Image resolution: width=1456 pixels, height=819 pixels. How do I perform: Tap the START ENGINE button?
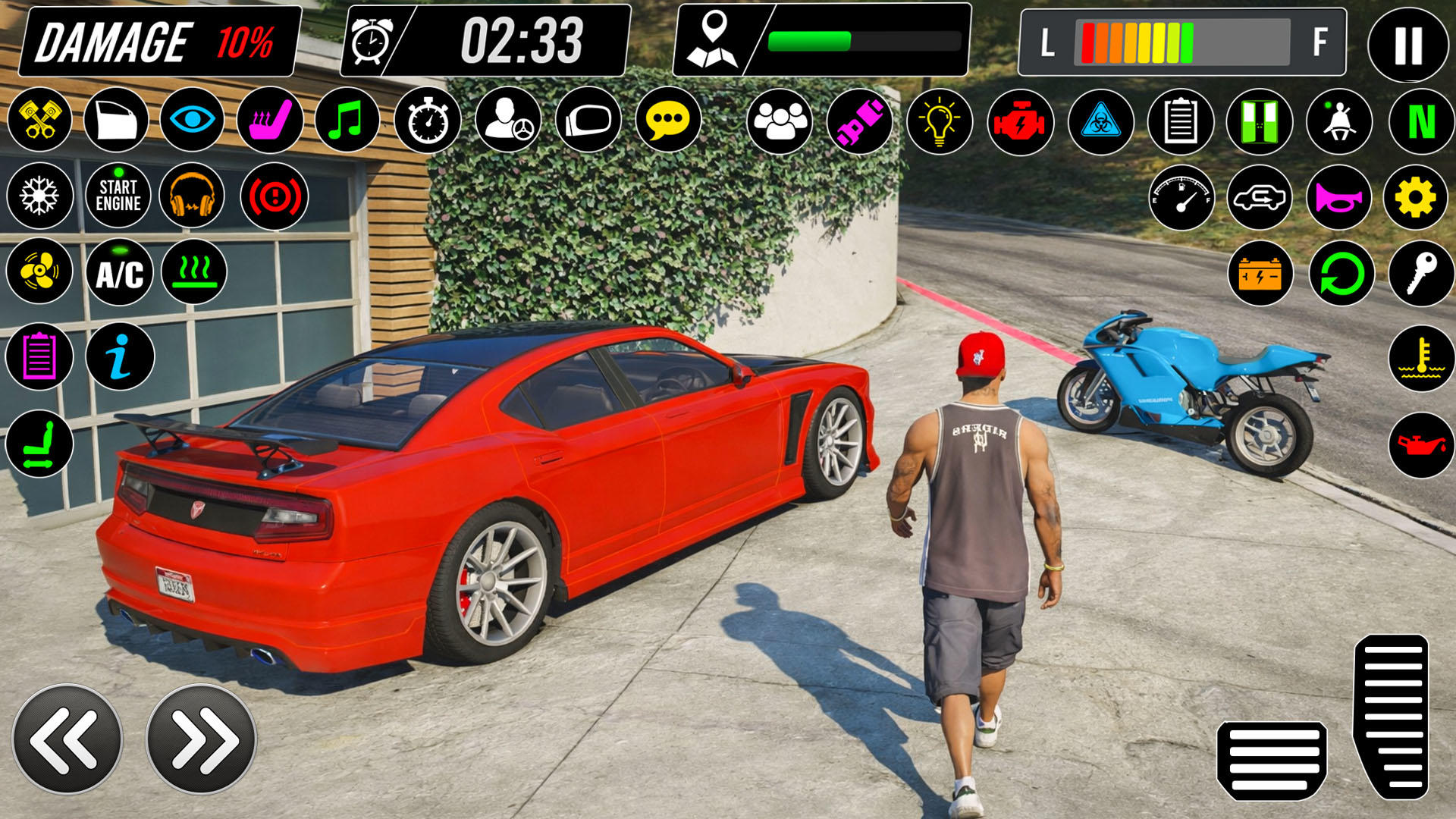[118, 196]
